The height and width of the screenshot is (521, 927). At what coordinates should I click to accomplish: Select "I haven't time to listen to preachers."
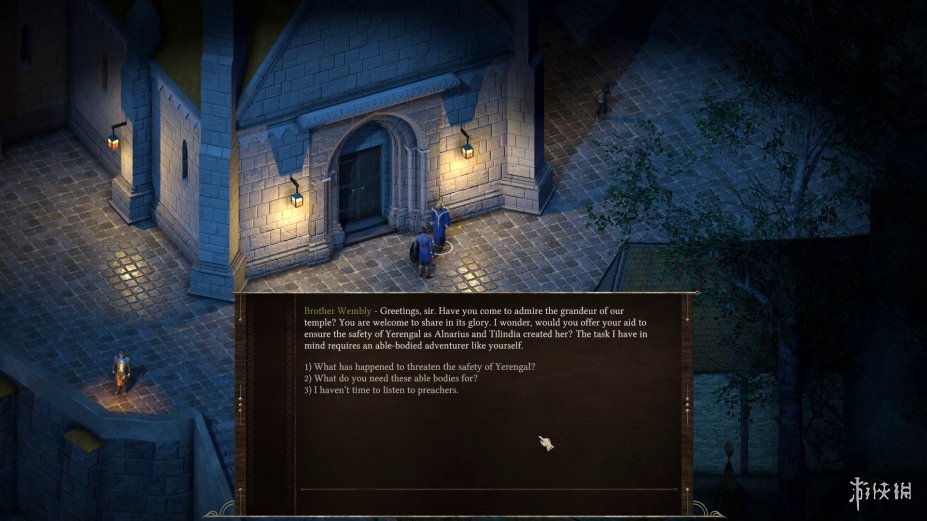point(380,390)
